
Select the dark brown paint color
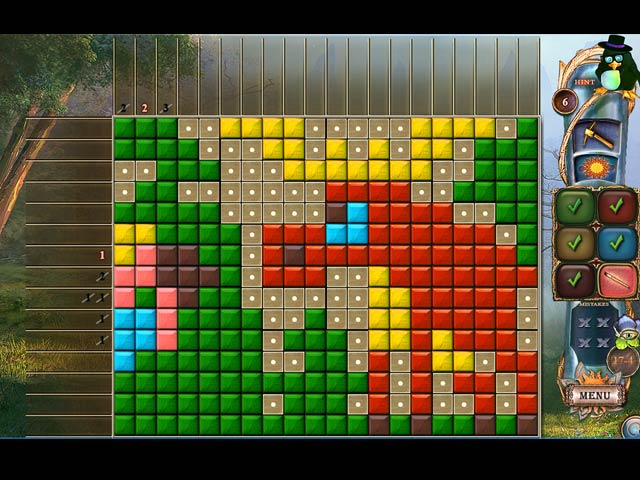pyautogui.click(x=575, y=279)
